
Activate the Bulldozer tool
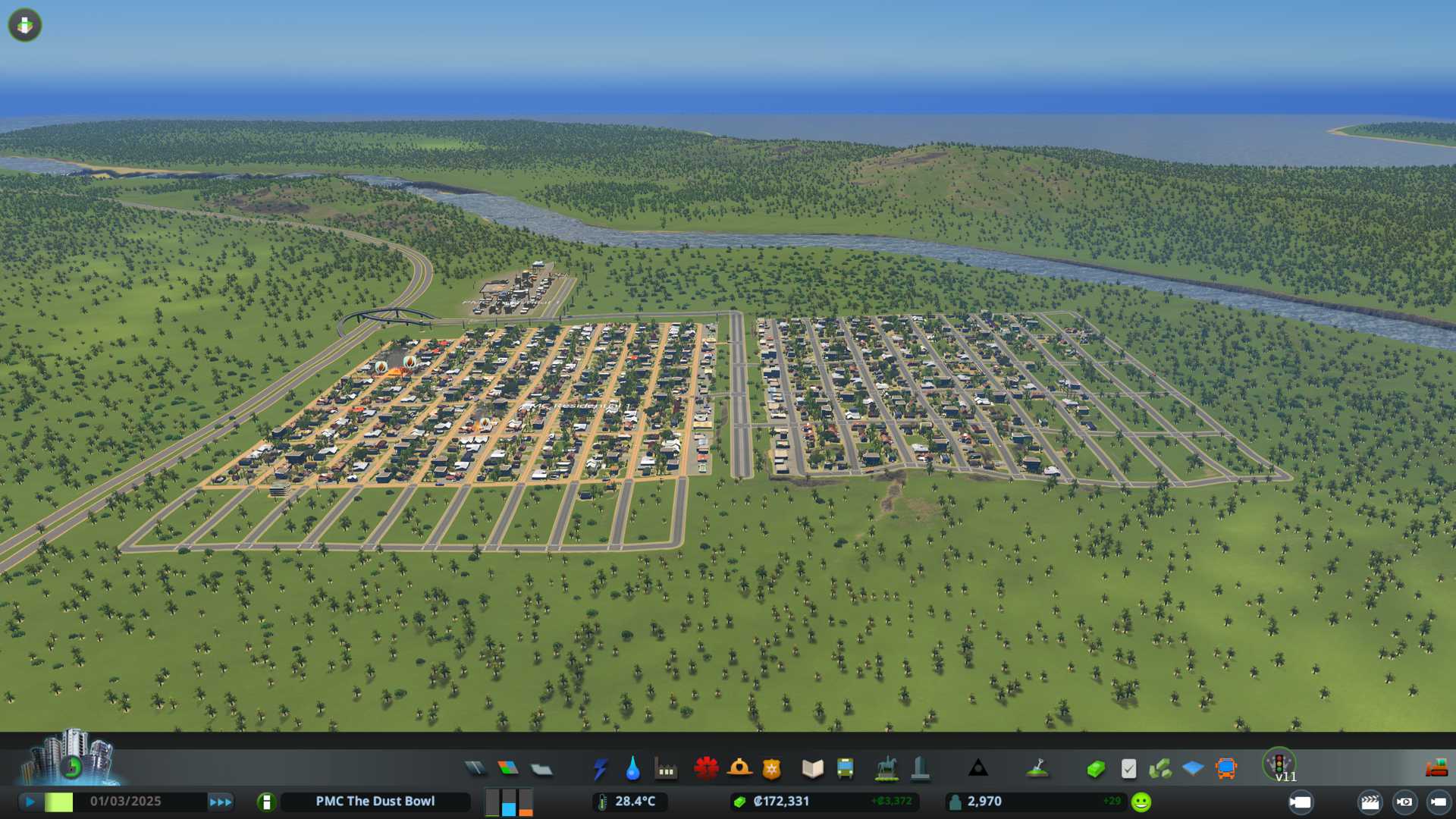(1436, 769)
